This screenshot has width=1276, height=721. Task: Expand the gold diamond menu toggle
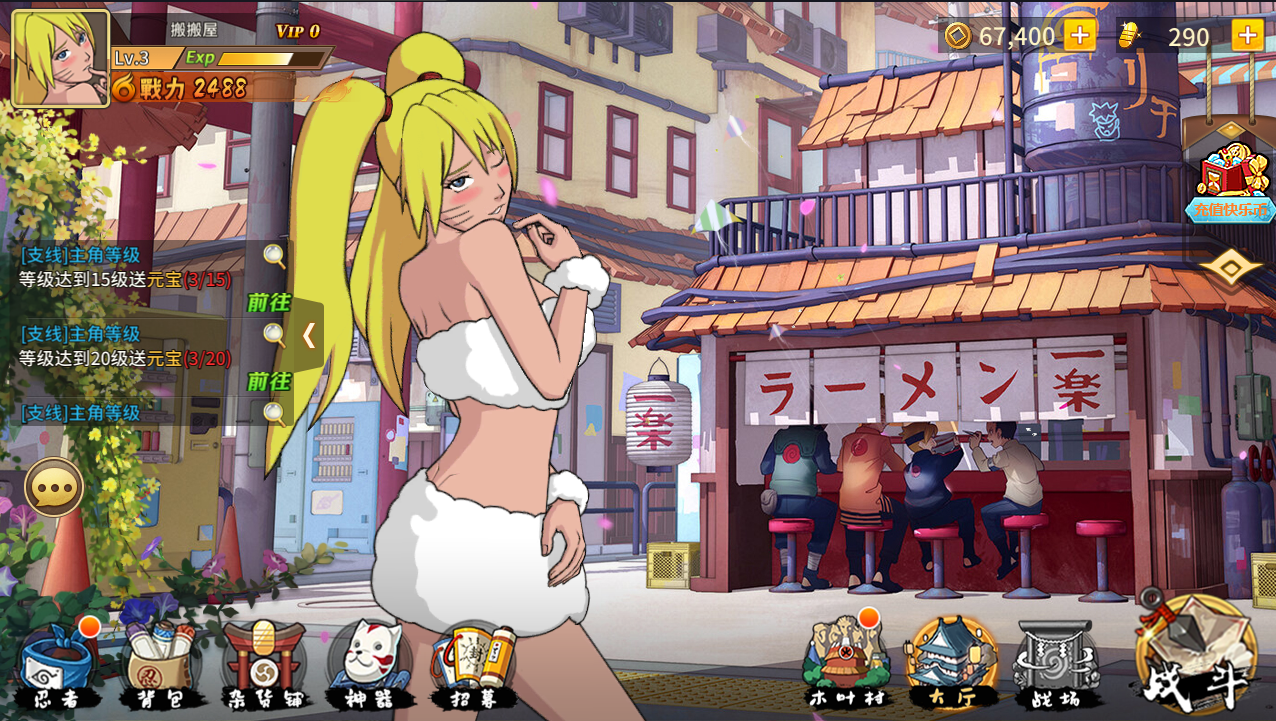point(1230,267)
